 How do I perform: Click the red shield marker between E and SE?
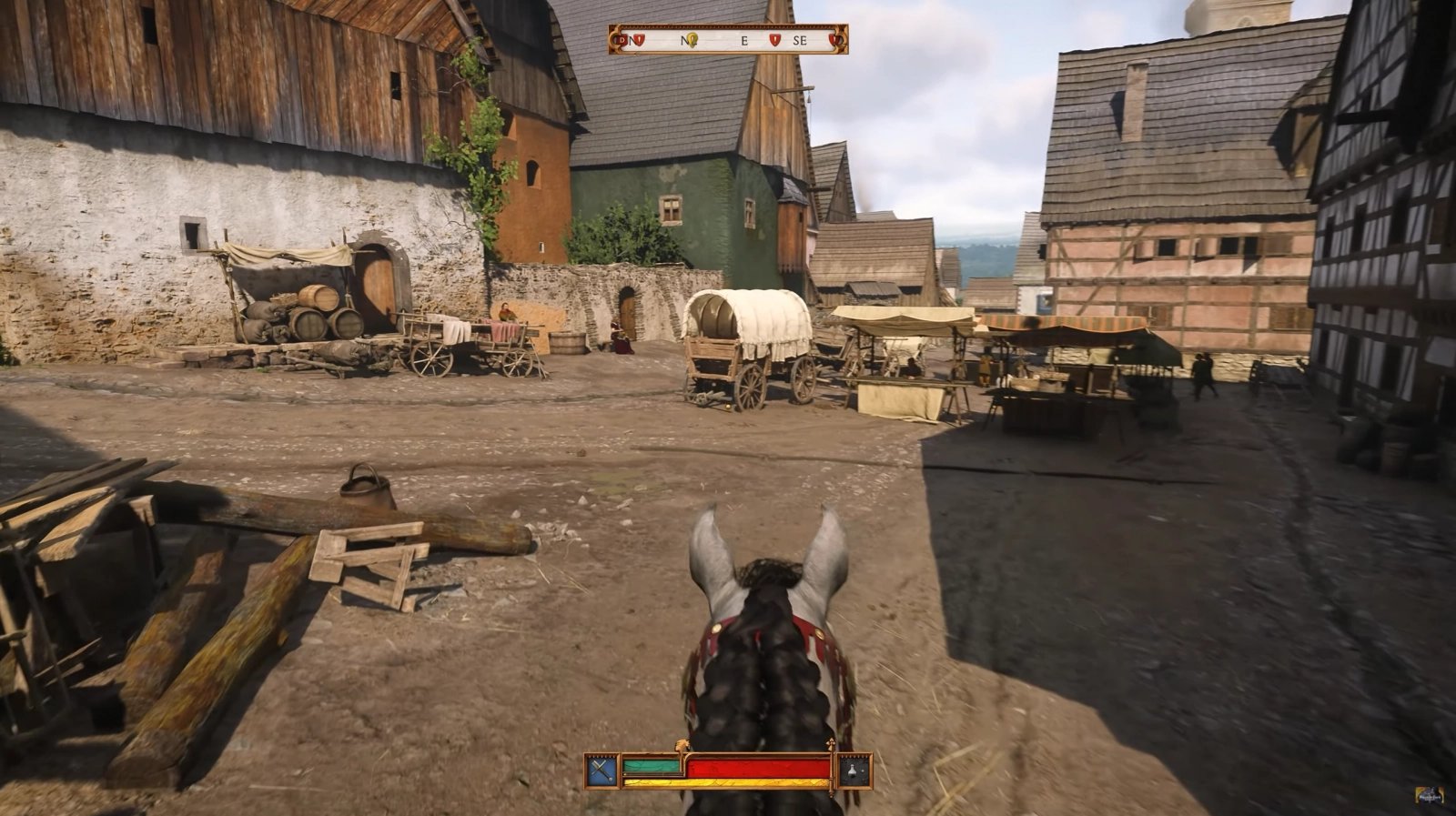click(x=775, y=41)
